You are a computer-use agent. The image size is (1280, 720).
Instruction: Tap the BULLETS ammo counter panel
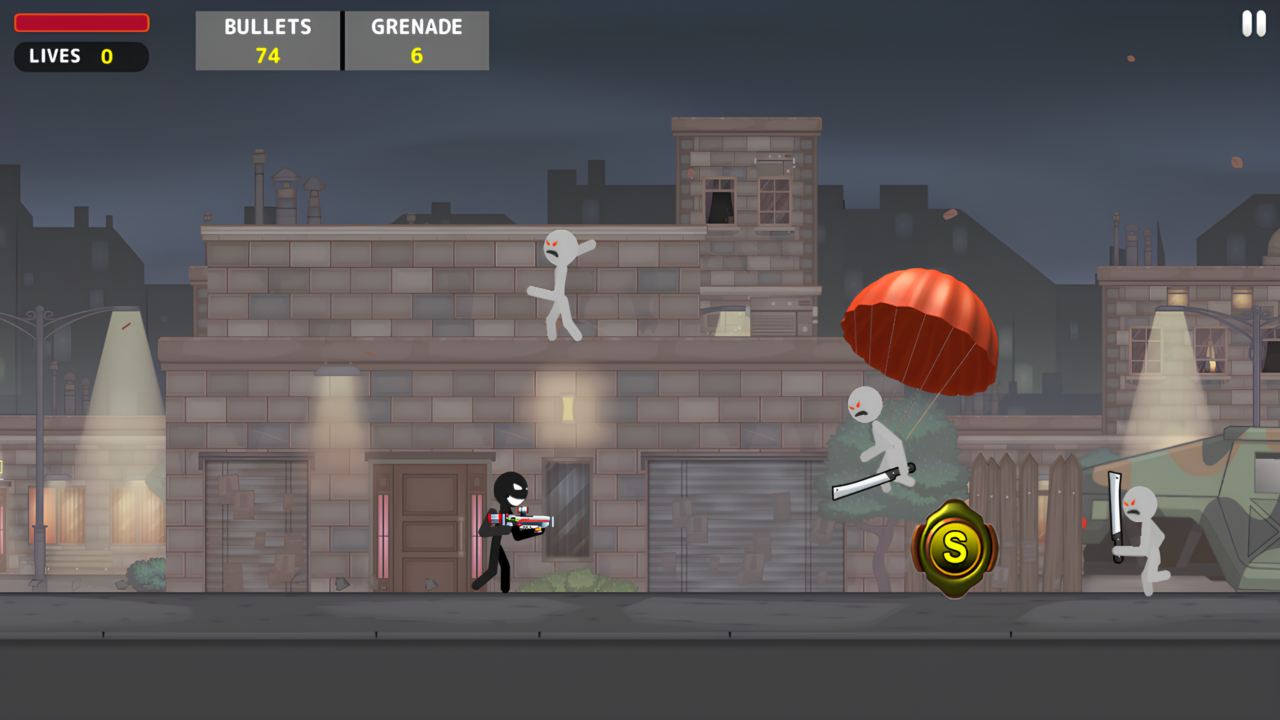[x=267, y=41]
